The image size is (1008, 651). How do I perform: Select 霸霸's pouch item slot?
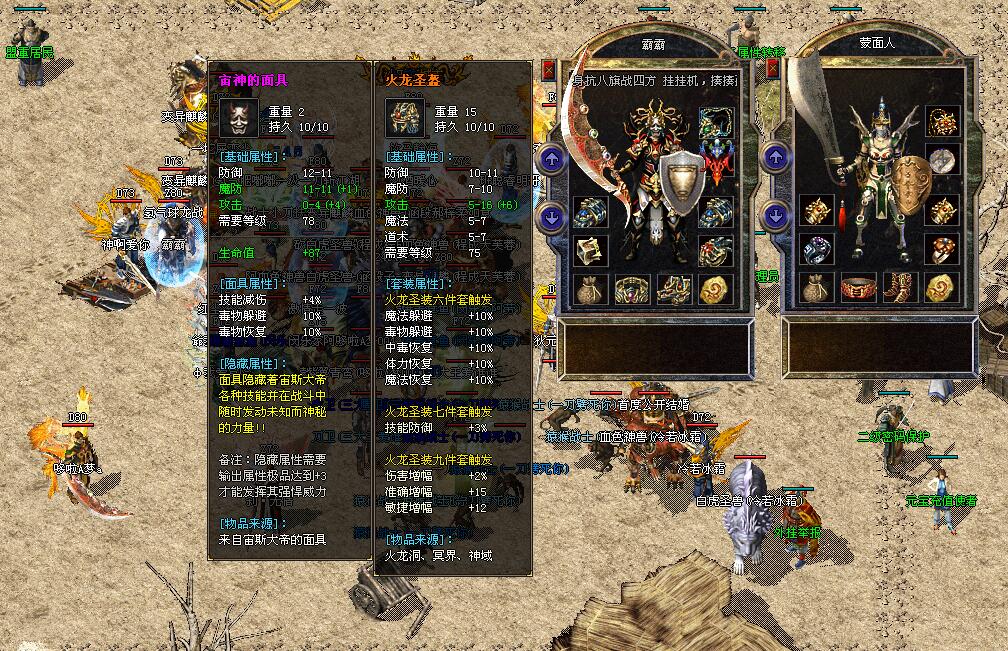click(x=590, y=290)
